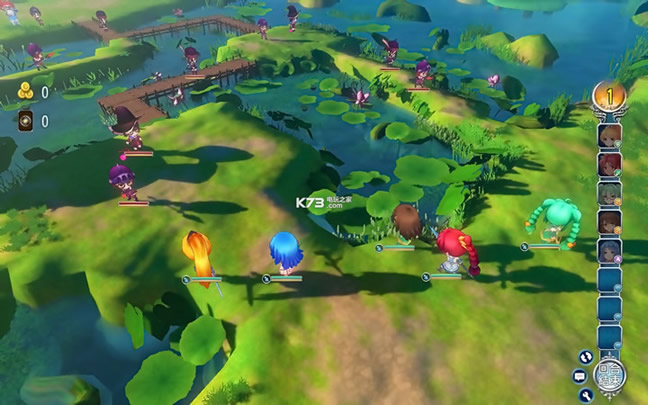
Task: Click the round end turn button
Action: 609,375
